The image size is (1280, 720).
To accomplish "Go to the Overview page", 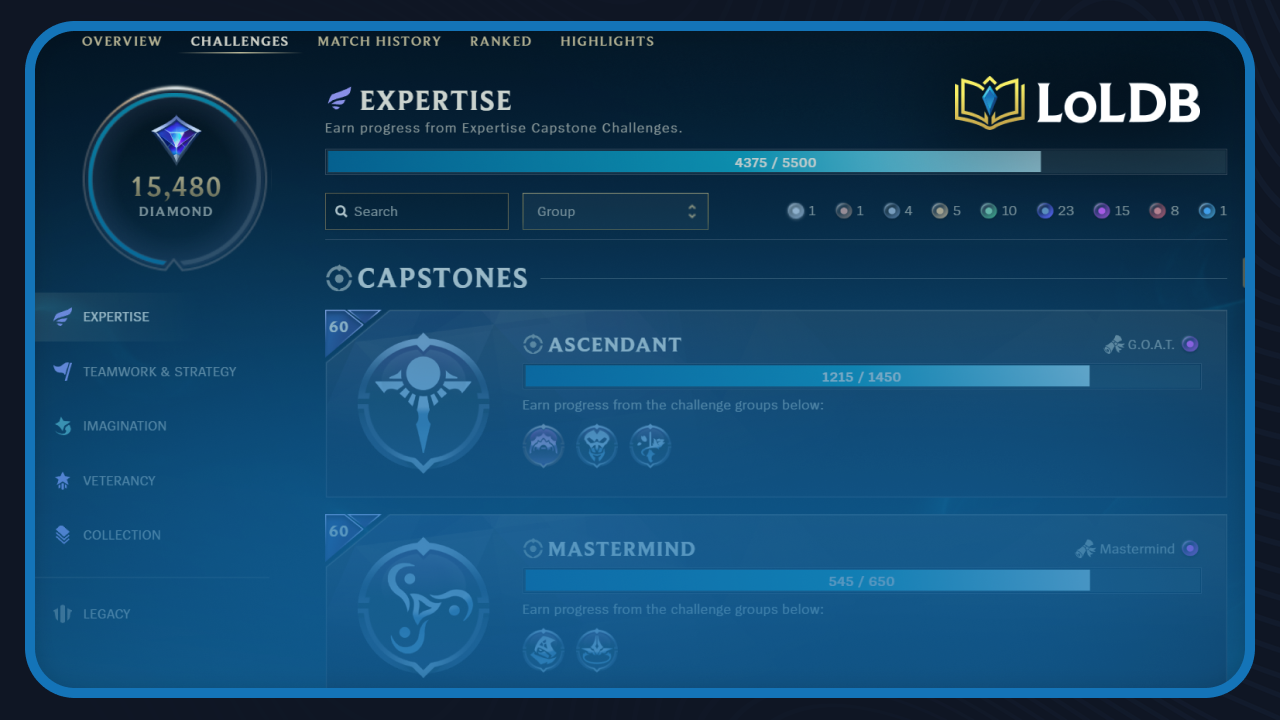I will (x=122, y=41).
